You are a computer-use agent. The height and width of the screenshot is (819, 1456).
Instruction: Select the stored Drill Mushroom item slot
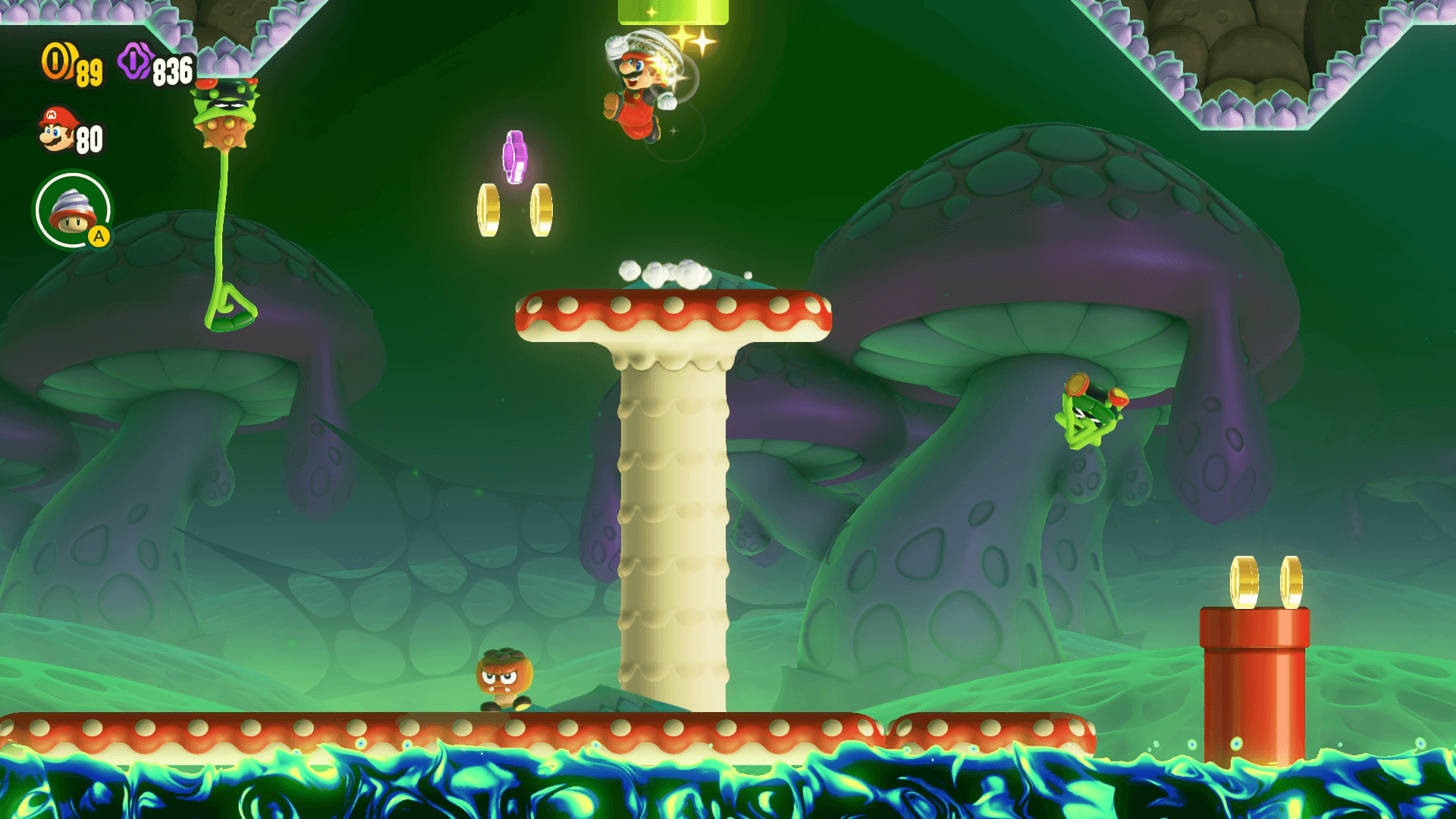(x=73, y=210)
